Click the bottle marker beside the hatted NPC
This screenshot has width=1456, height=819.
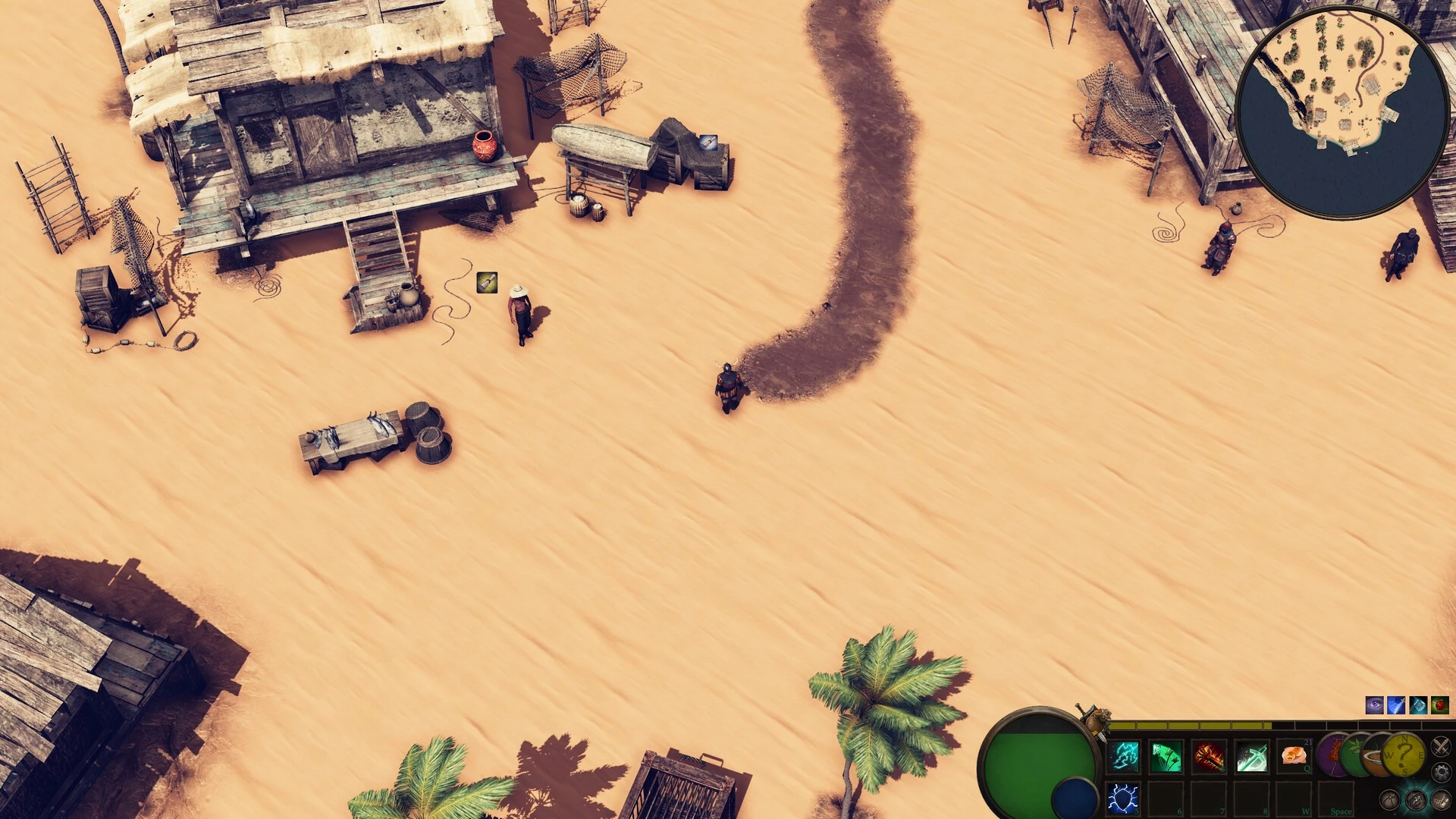pos(487,283)
